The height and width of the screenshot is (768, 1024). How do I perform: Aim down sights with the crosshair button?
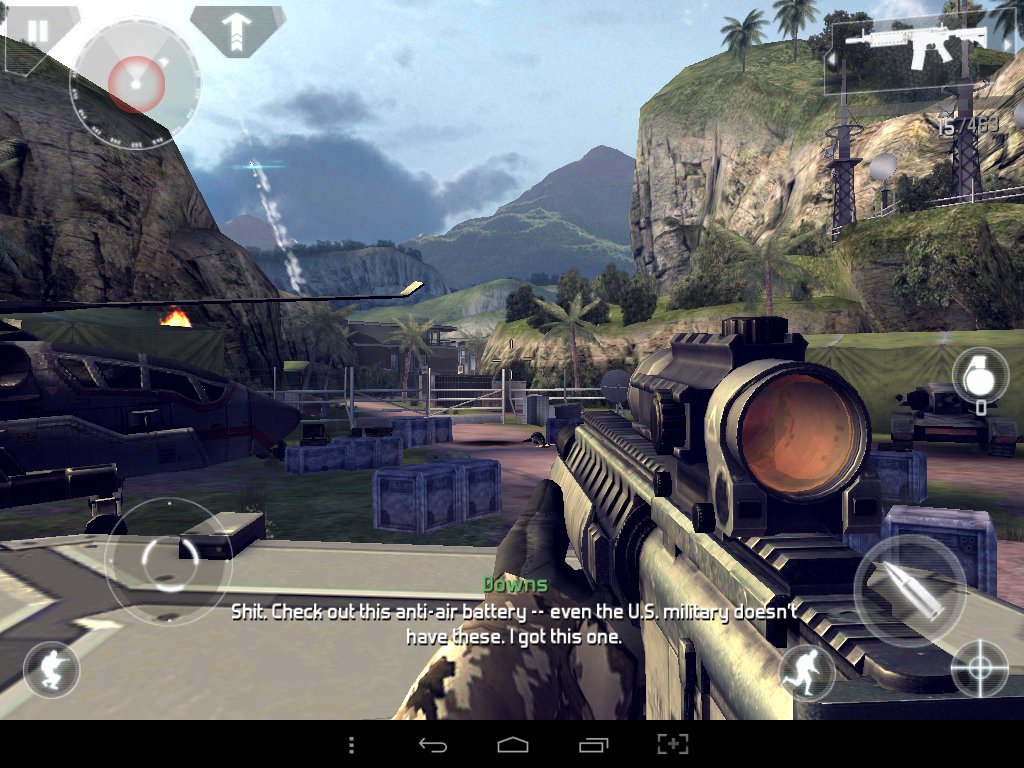coord(978,668)
